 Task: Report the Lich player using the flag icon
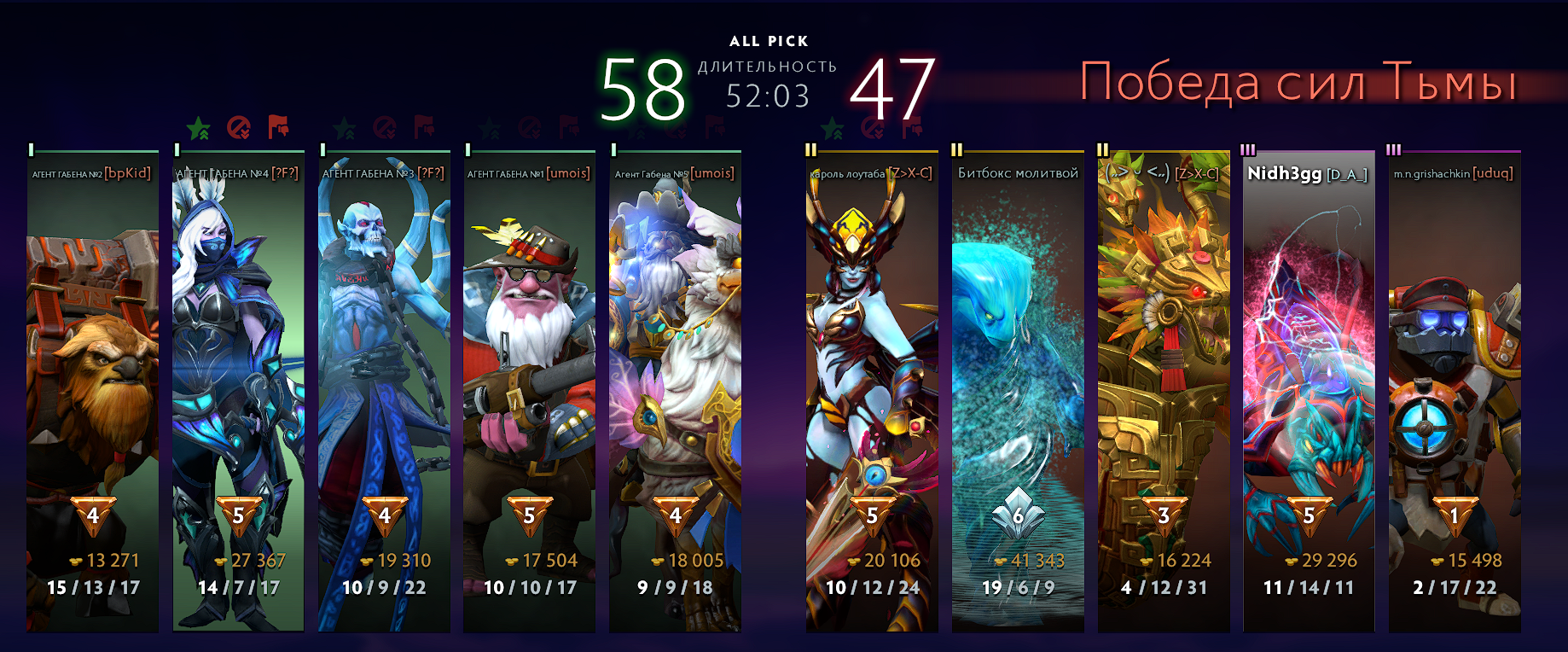424,128
